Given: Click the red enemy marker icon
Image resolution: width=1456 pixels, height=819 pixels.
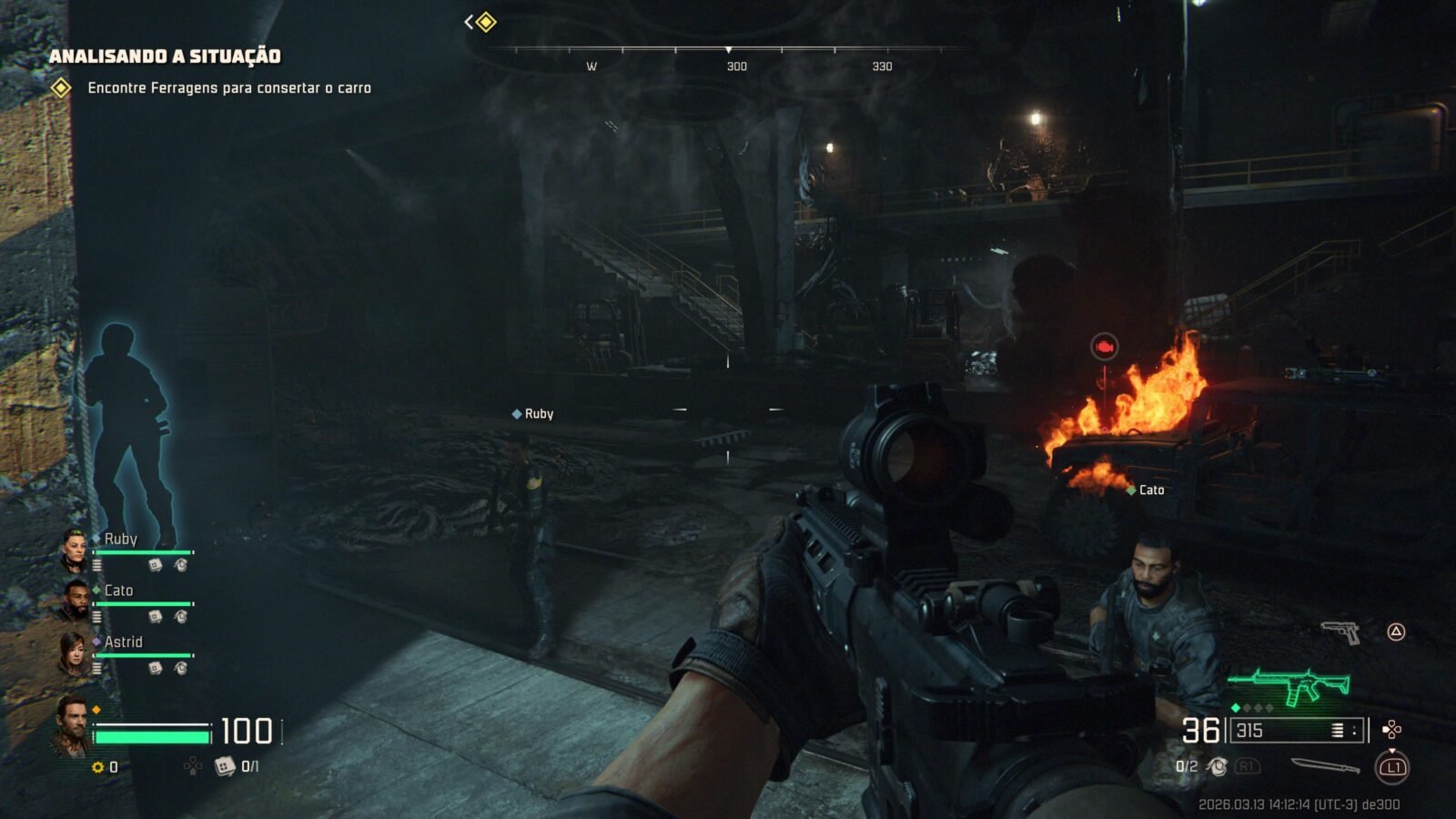Looking at the screenshot, I should [x=1104, y=347].
